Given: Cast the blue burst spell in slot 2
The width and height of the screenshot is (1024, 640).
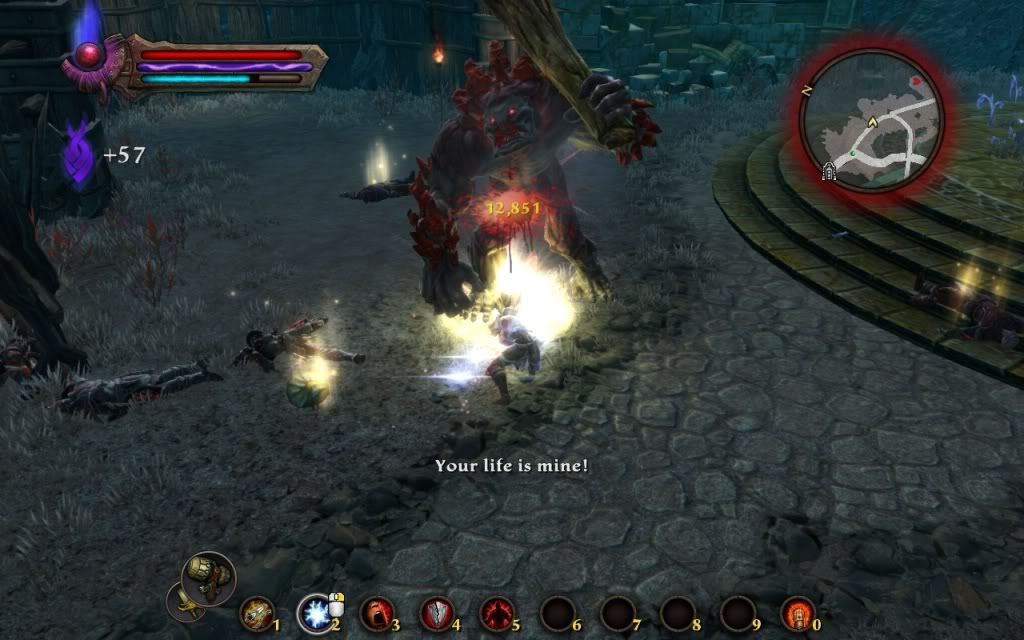Looking at the screenshot, I should tap(316, 612).
